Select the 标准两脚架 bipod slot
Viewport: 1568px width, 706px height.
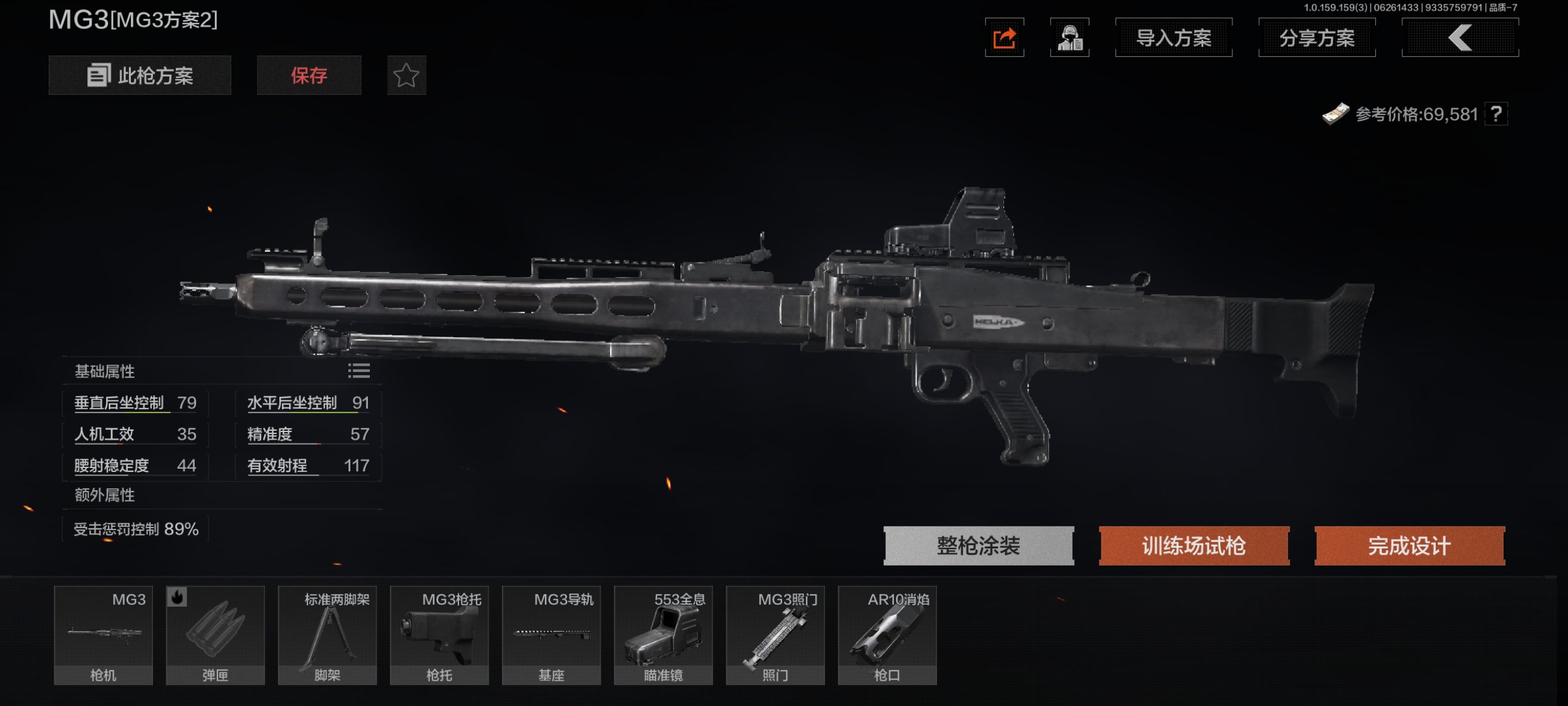tap(328, 635)
